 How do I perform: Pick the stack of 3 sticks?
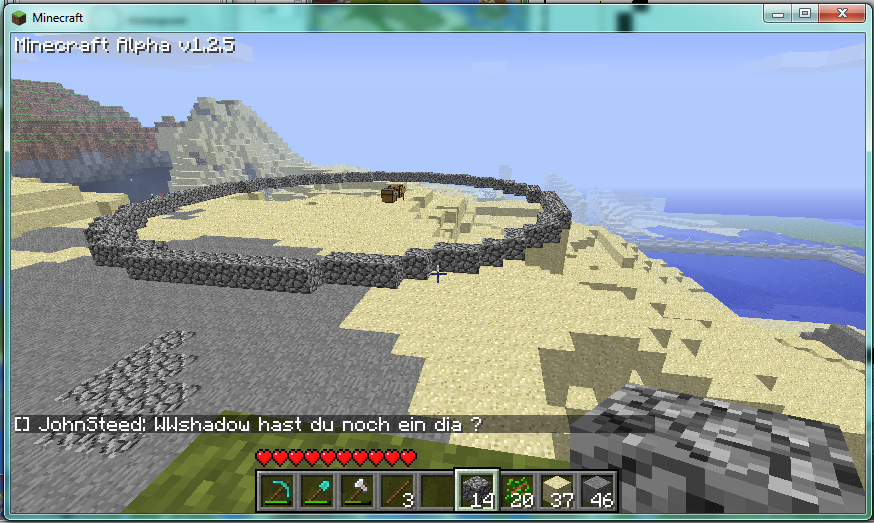click(397, 491)
